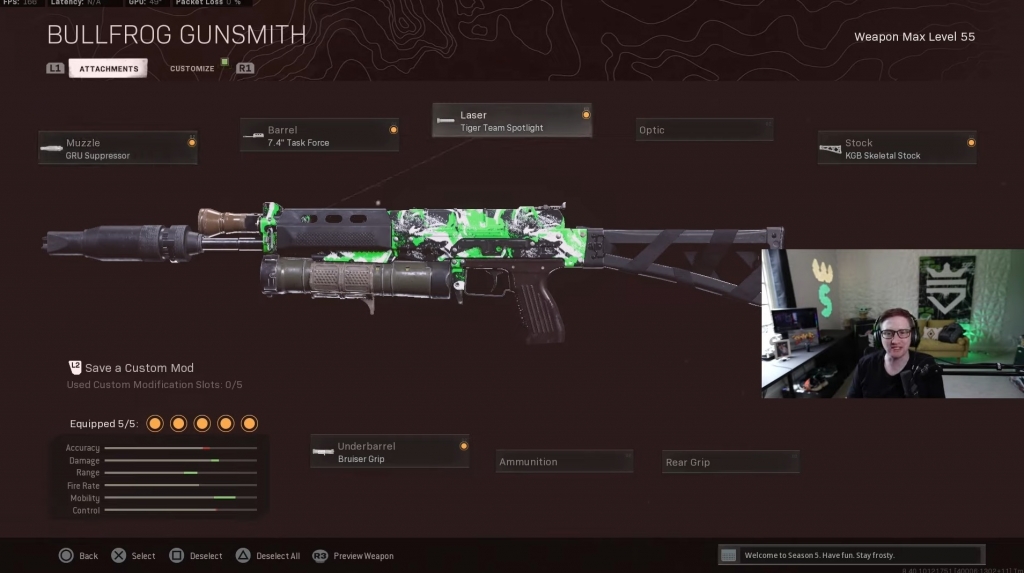The width and height of the screenshot is (1024, 573).
Task: Open the Barrel 7.4" Task Force slot
Action: (x=319, y=136)
